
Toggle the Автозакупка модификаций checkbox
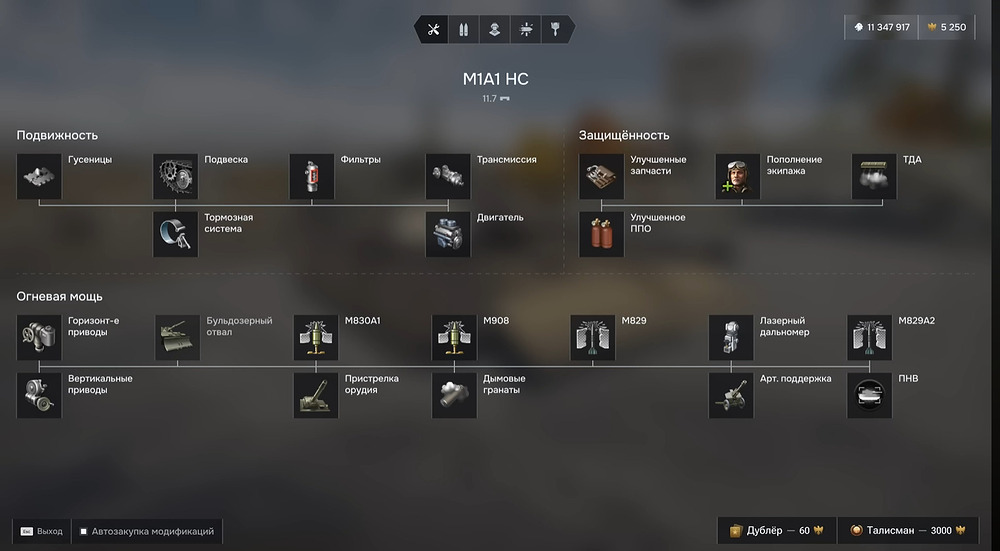(84, 531)
